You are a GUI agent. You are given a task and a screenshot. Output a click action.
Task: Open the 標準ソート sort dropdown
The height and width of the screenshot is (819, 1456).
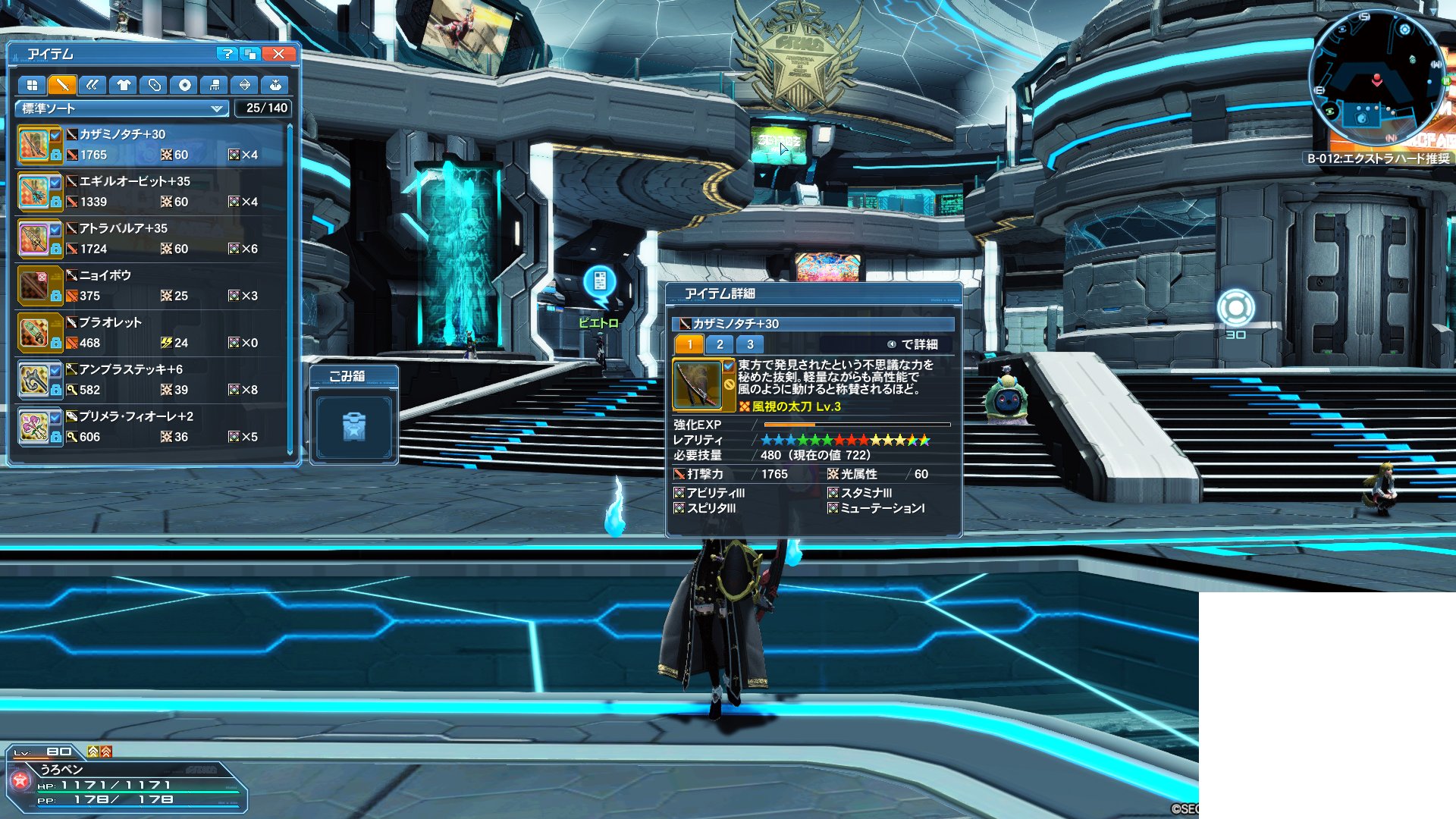pyautogui.click(x=121, y=108)
